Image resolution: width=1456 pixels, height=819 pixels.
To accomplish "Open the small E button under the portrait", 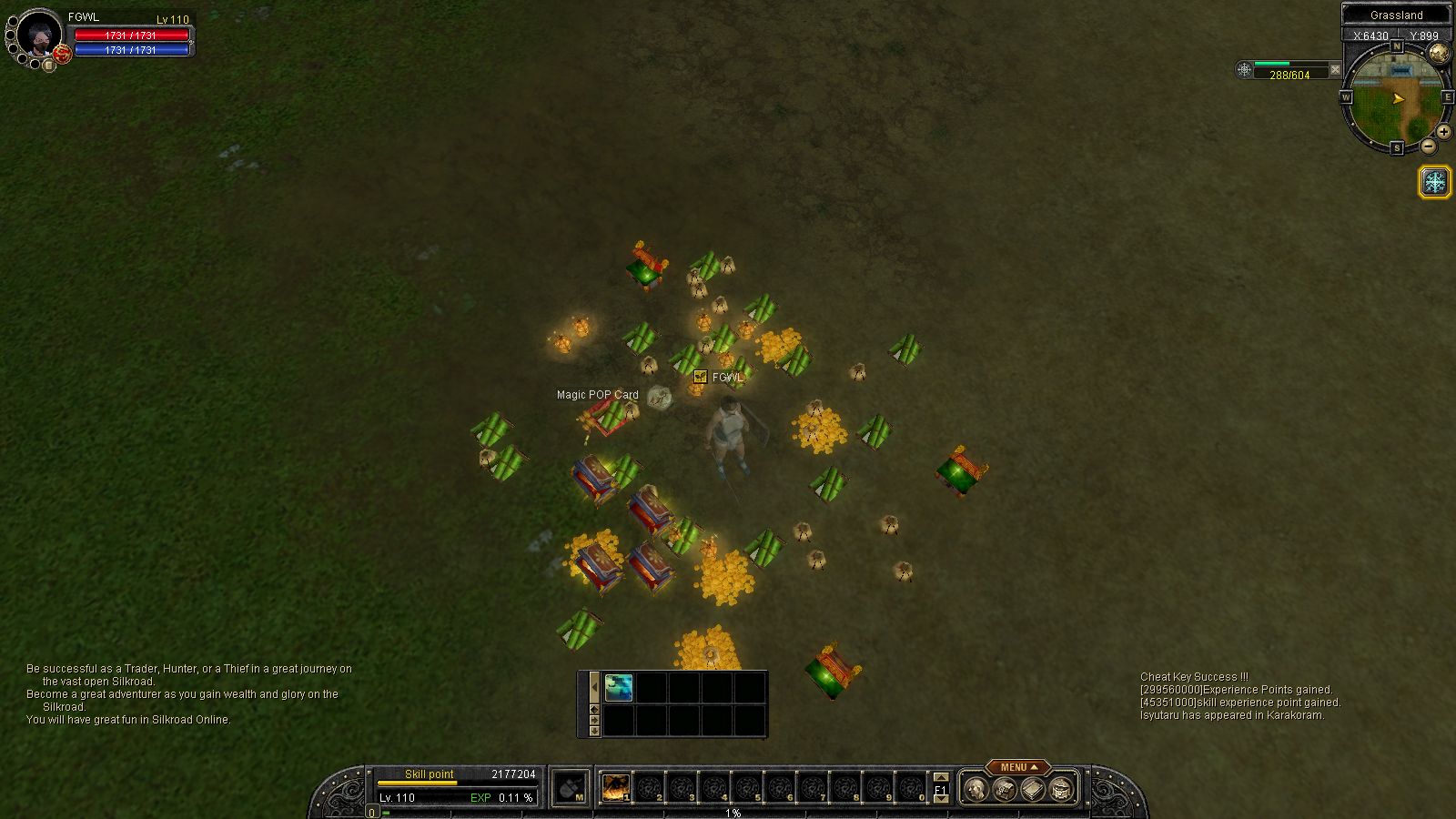I will [49, 66].
